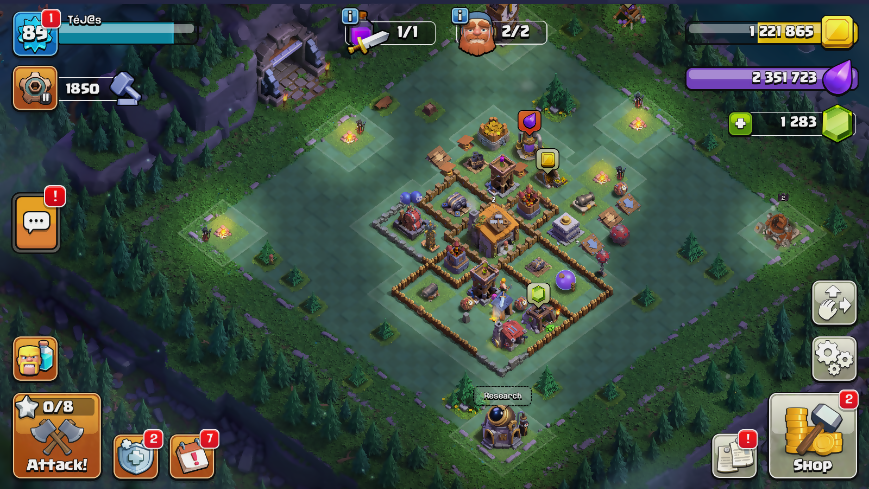Open the chat speech bubble
The image size is (869, 489).
point(36,222)
